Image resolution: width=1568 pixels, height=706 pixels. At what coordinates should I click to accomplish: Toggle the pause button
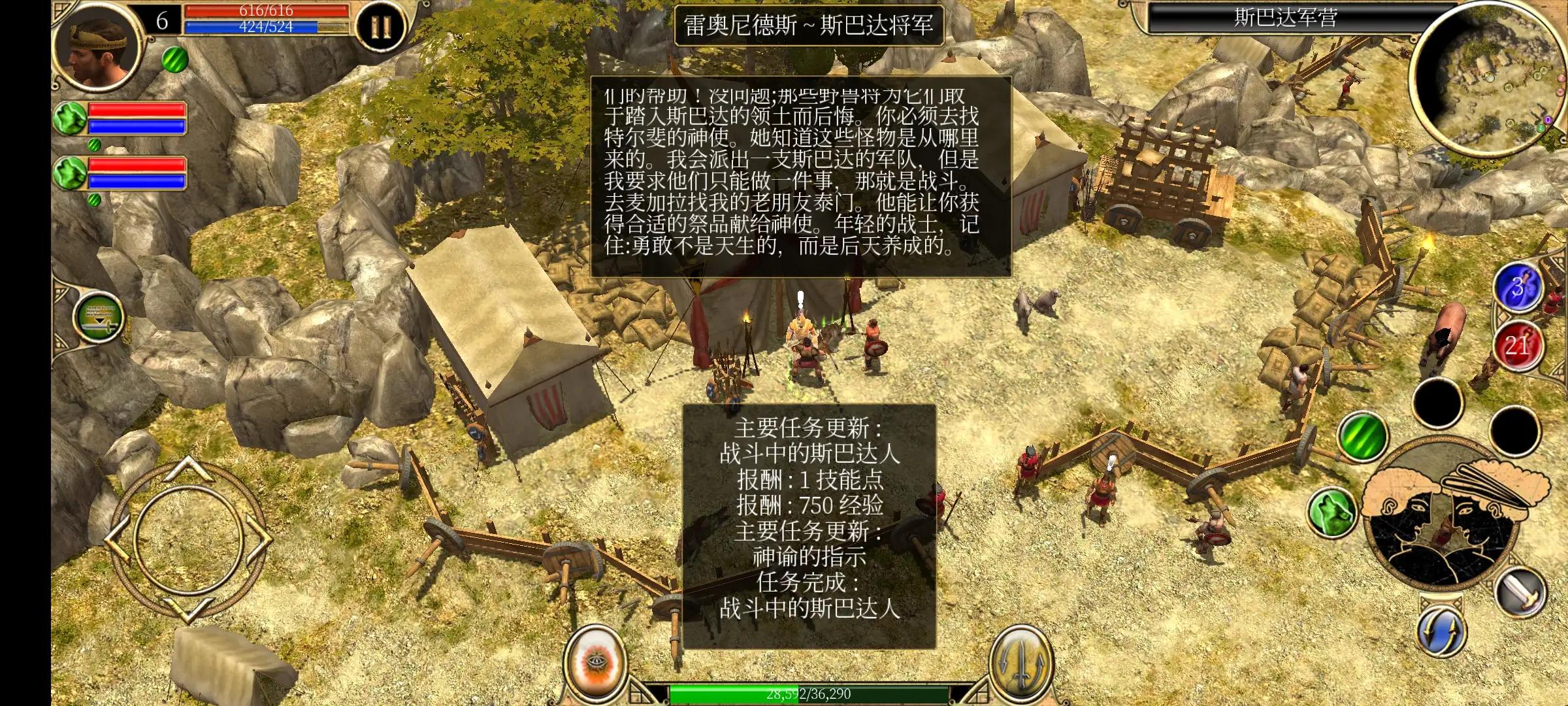pos(380,26)
